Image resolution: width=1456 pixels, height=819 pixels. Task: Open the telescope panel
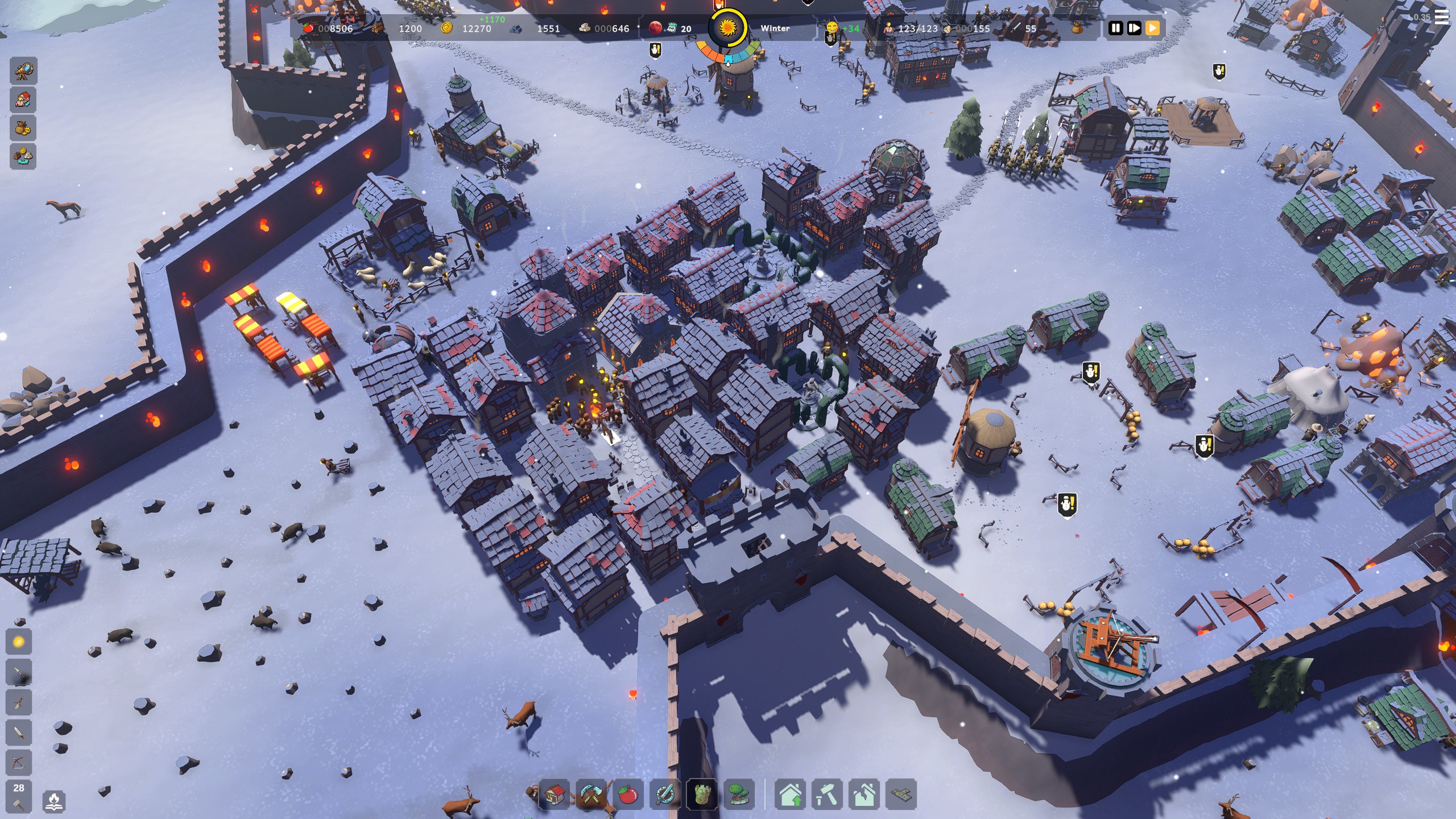[23, 72]
